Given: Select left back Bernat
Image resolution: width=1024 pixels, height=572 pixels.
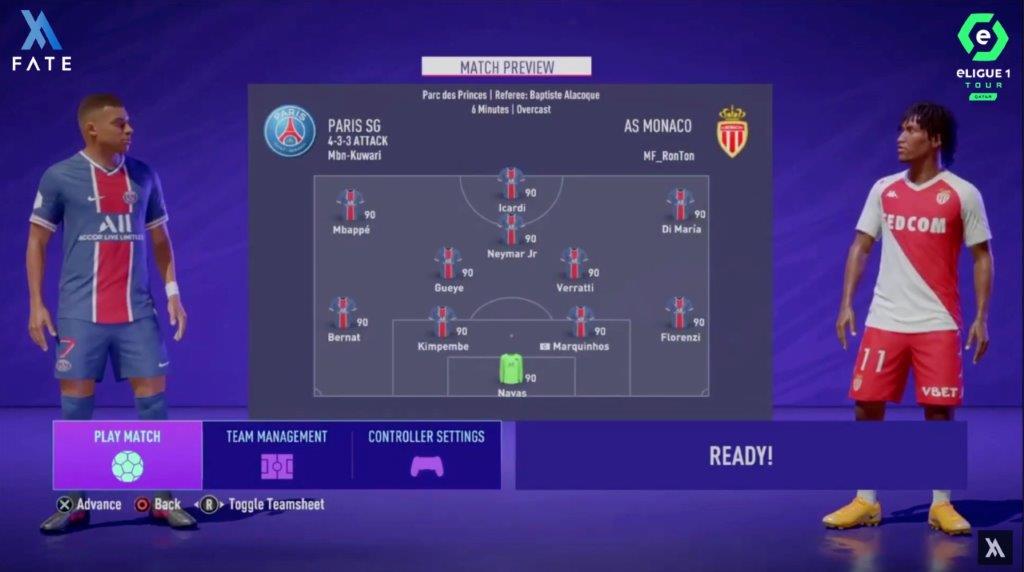Looking at the screenshot, I should [x=343, y=314].
